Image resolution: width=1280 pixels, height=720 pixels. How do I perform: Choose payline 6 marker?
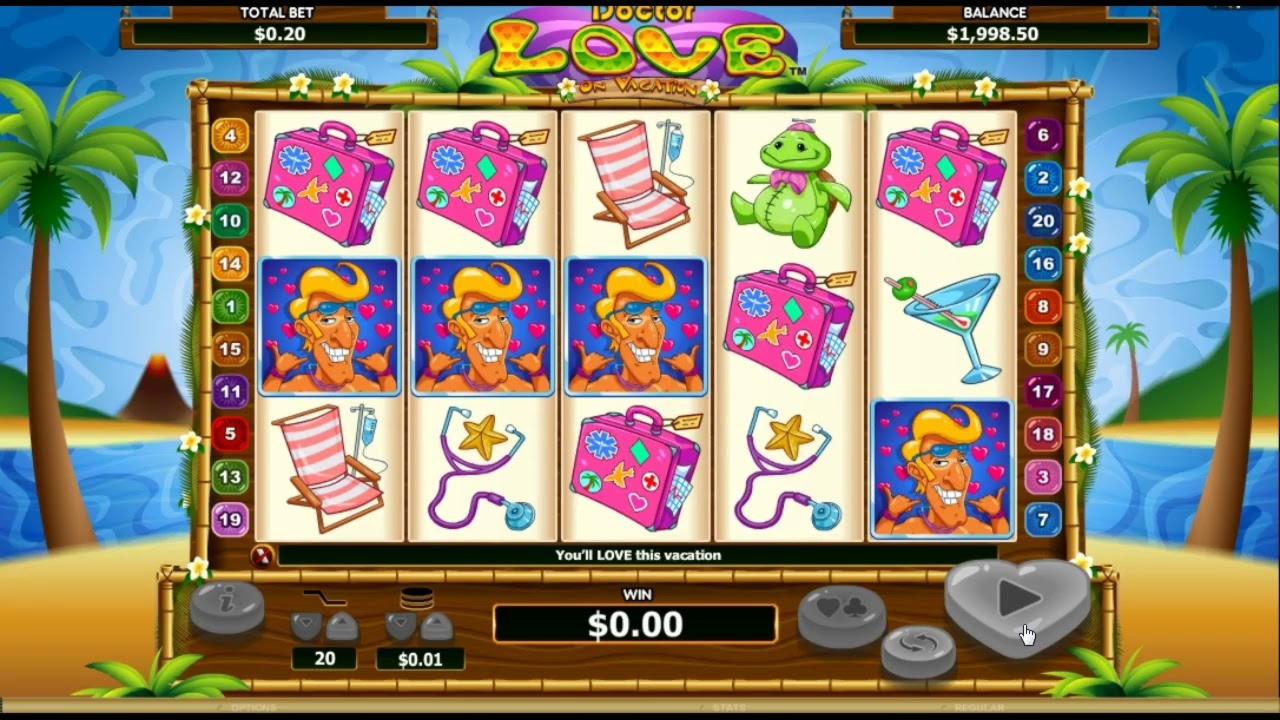(x=1043, y=136)
